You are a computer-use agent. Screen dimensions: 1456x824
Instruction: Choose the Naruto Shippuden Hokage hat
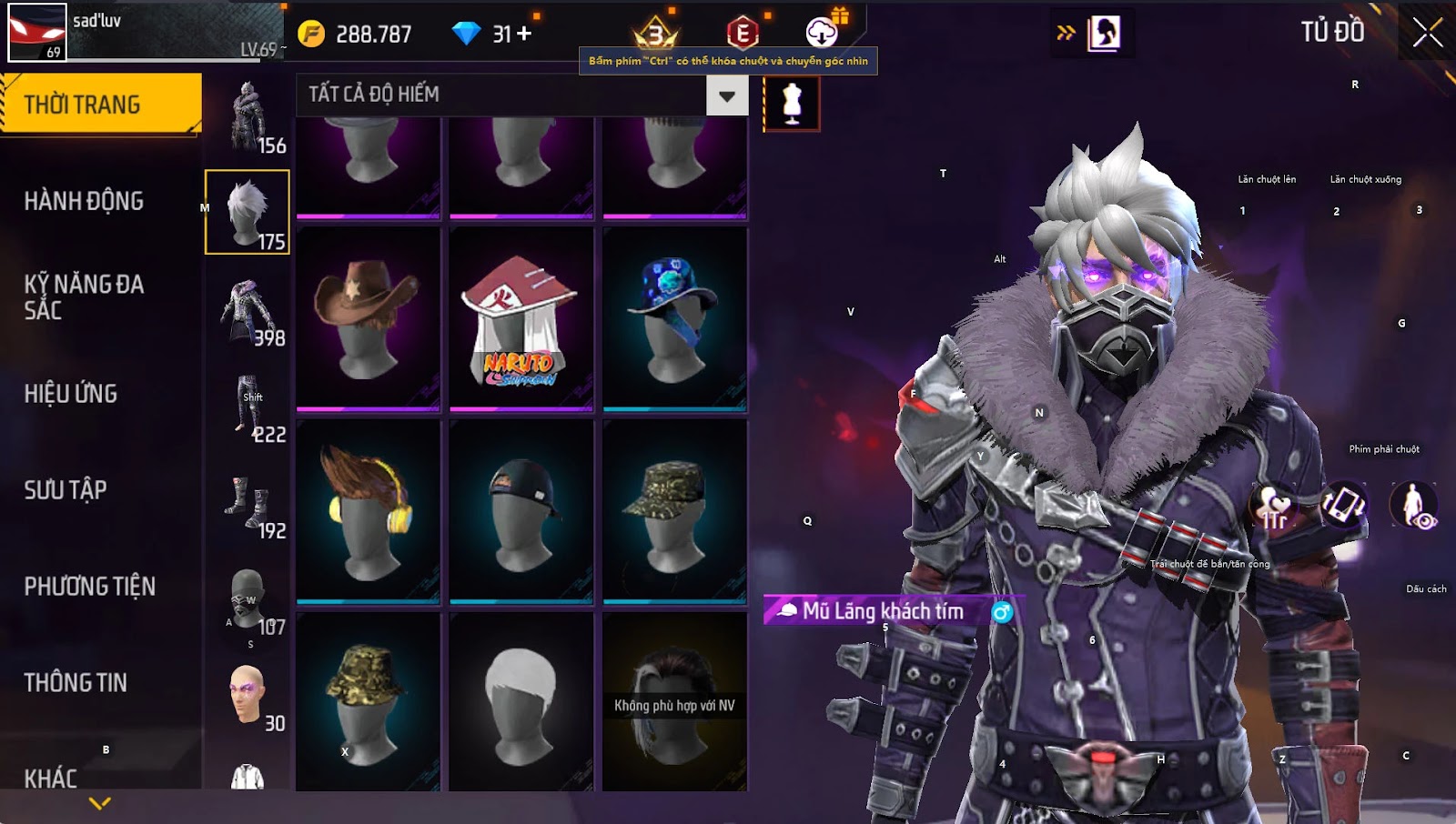point(521,317)
